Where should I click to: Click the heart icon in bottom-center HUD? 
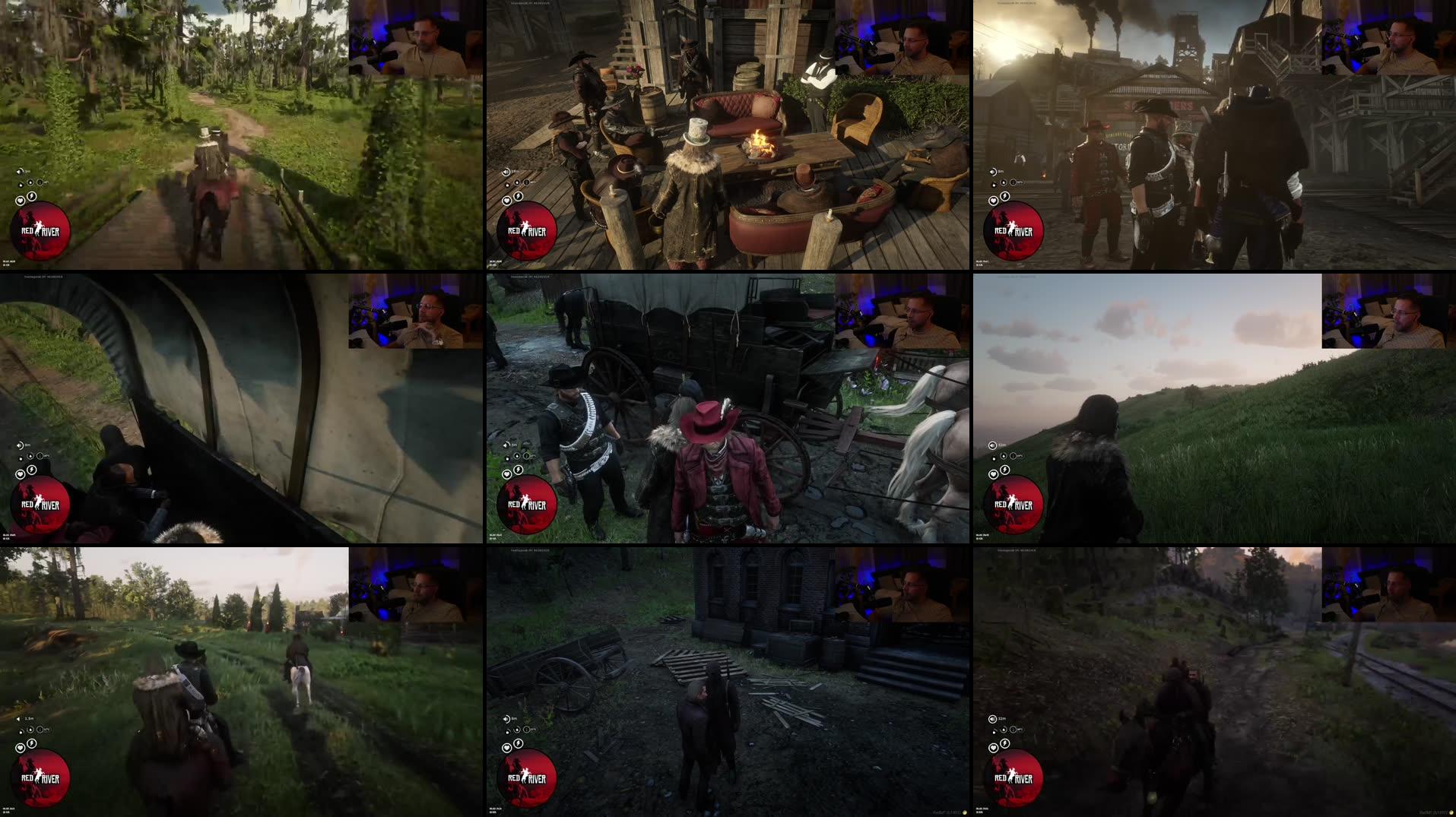point(506,749)
